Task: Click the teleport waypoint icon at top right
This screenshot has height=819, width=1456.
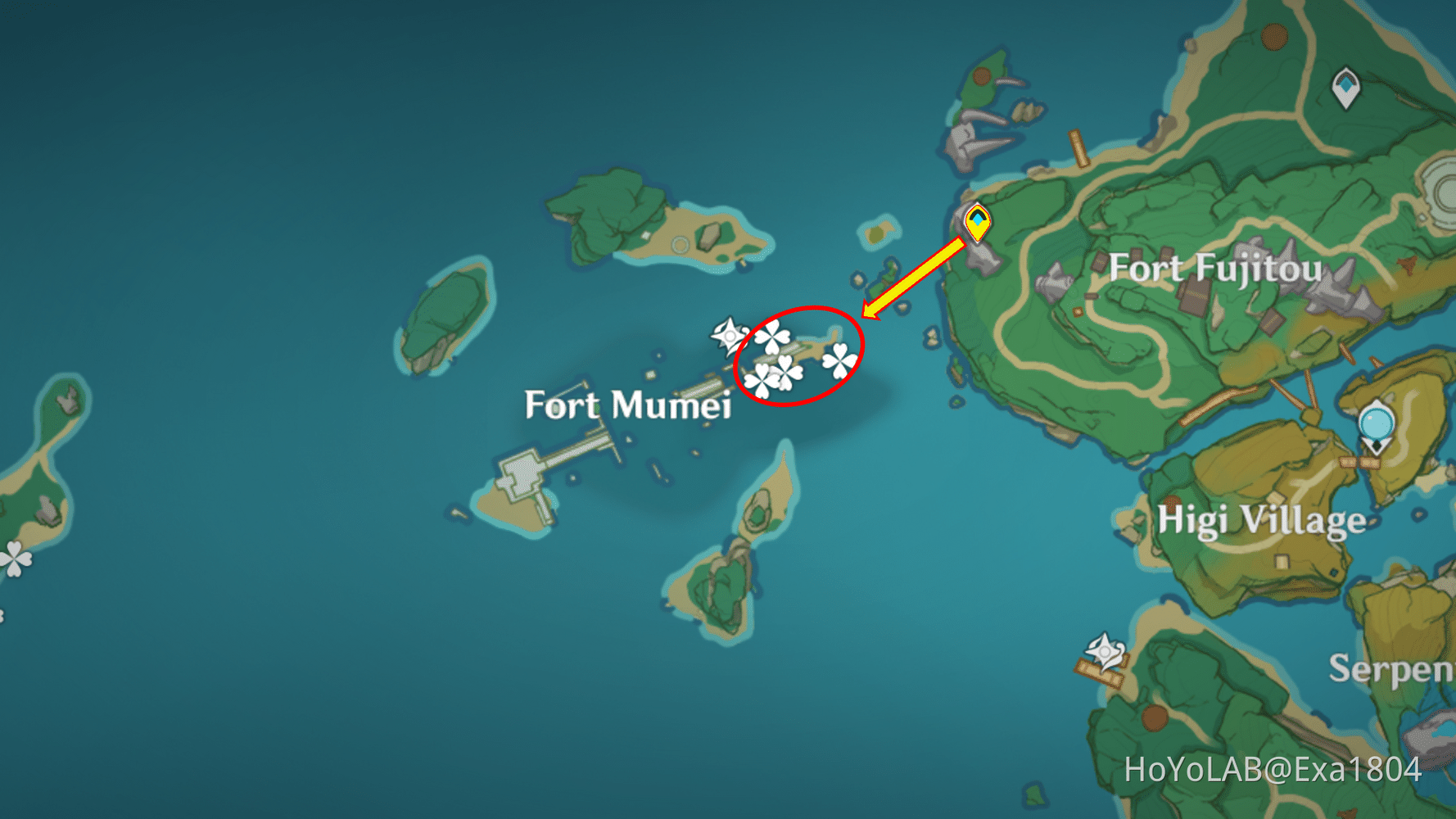Action: pos(1345,84)
